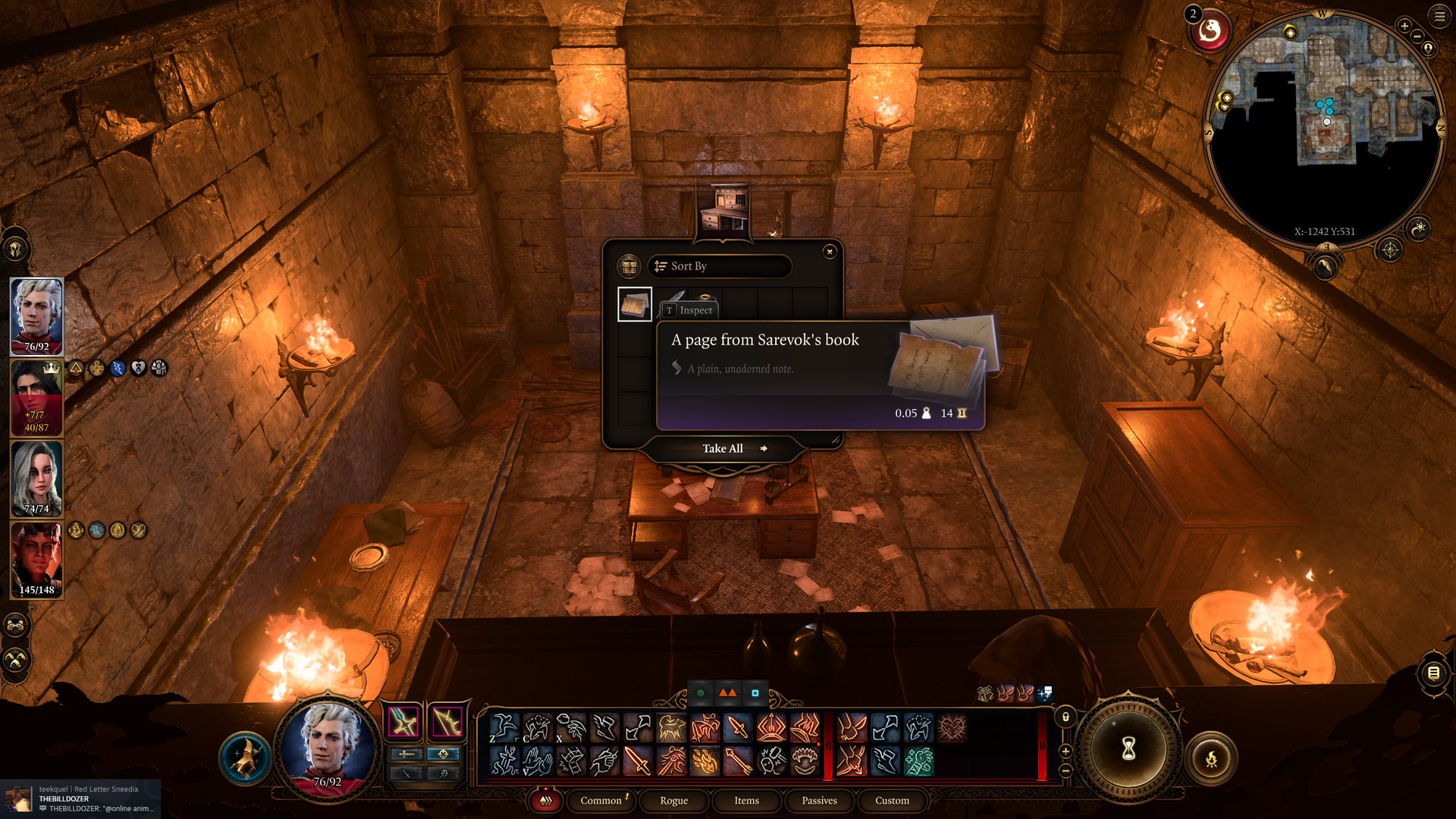
Task: Select the party portrait with 145/148 health
Action: coord(36,559)
